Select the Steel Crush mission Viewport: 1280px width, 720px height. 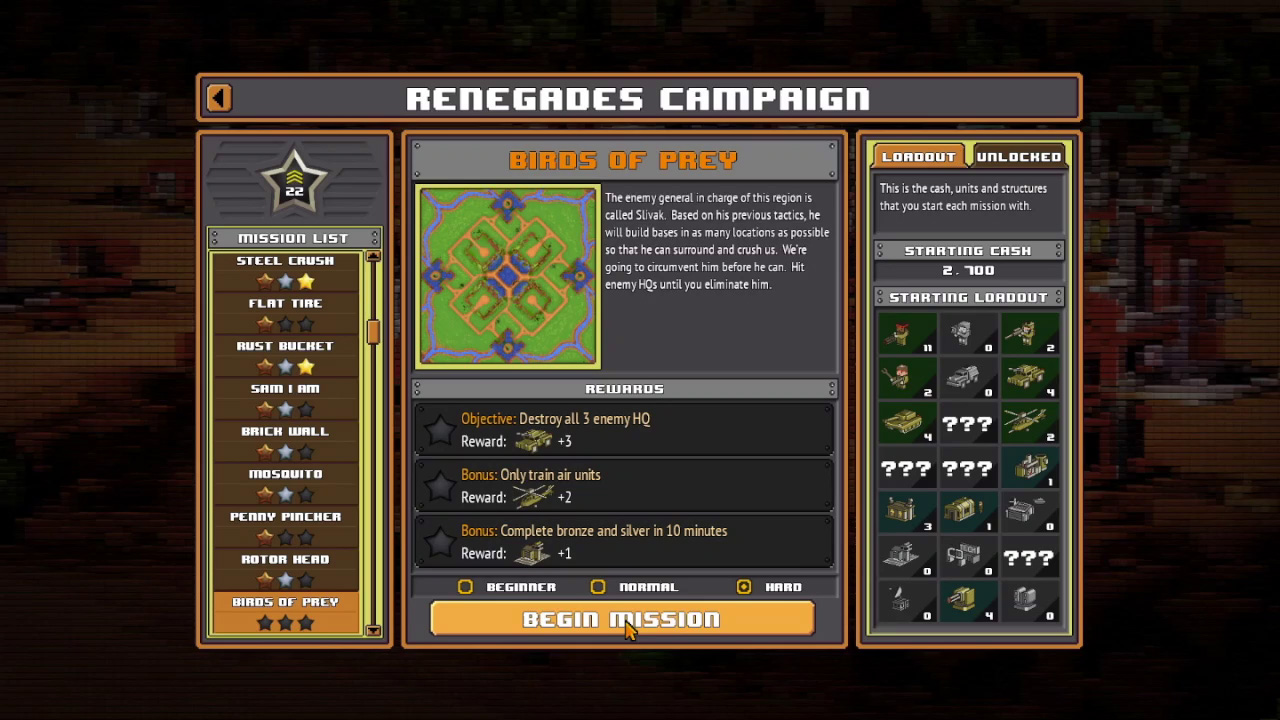coord(285,271)
